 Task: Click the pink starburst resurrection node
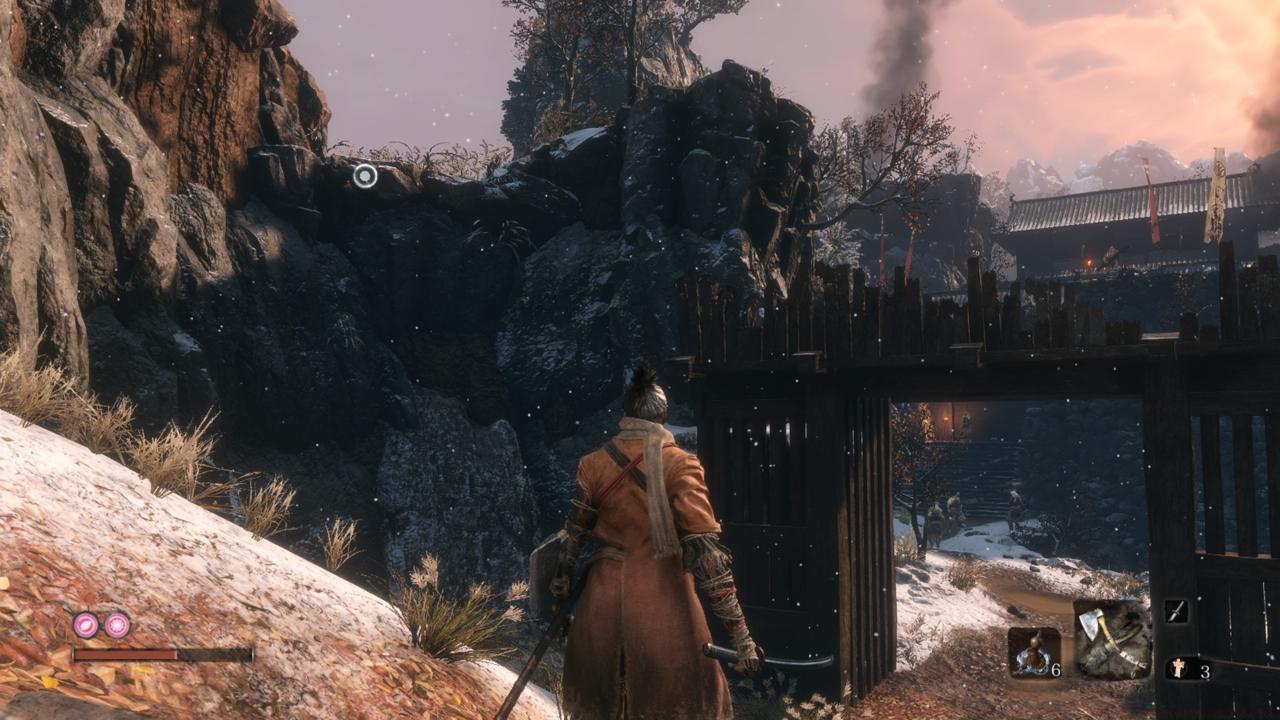[117, 625]
